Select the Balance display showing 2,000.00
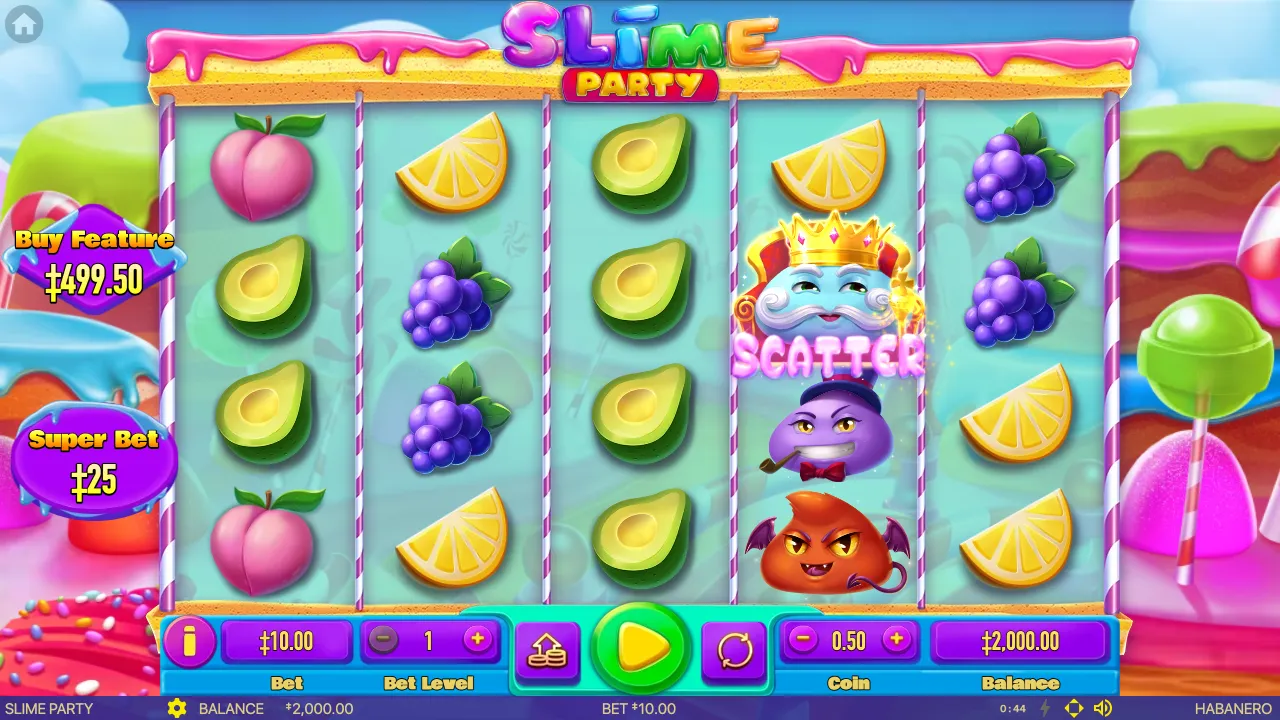The width and height of the screenshot is (1280, 720). (1020, 641)
